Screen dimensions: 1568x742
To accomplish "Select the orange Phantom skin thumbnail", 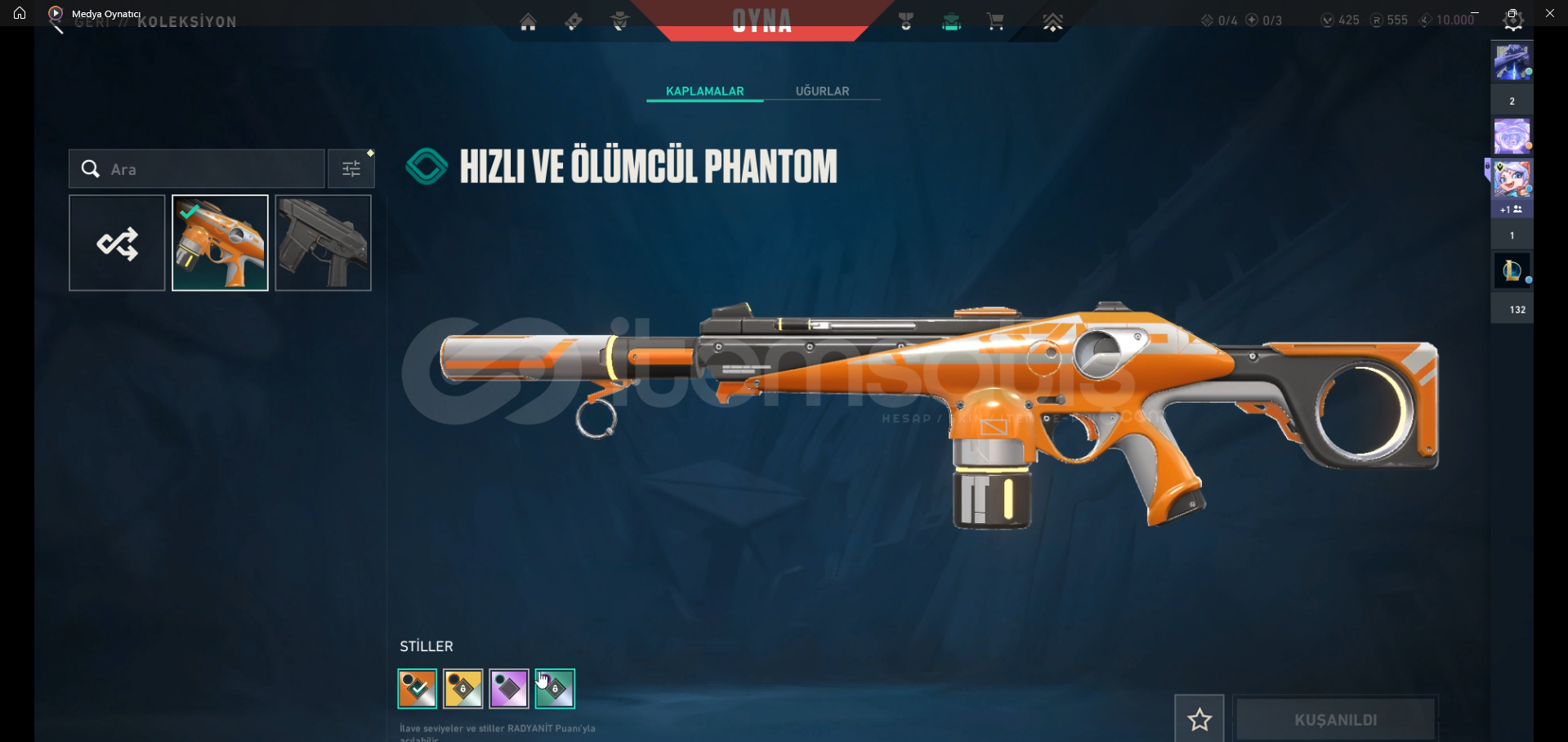I will 220,243.
